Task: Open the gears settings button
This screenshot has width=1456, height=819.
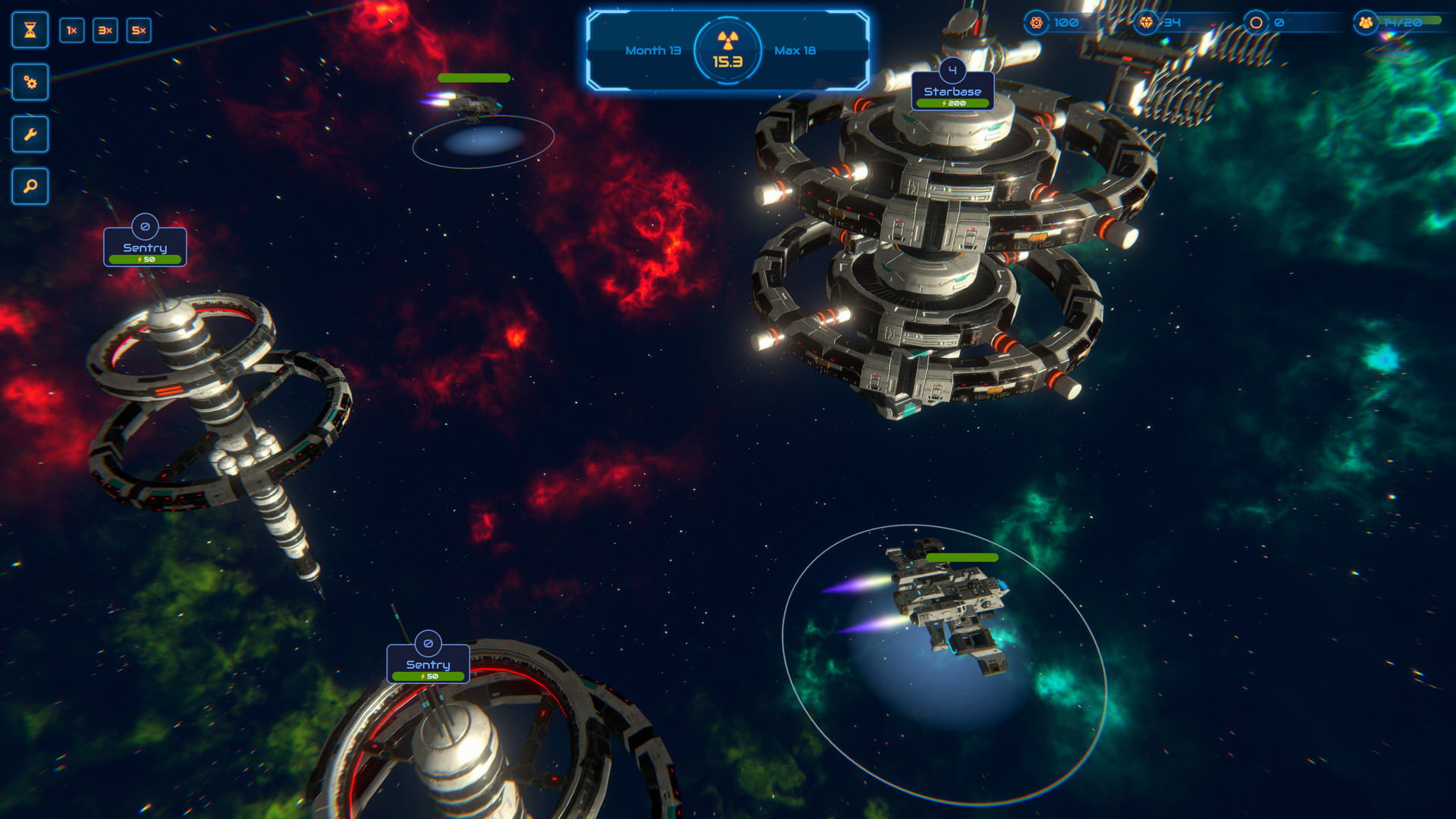Action: tap(30, 82)
